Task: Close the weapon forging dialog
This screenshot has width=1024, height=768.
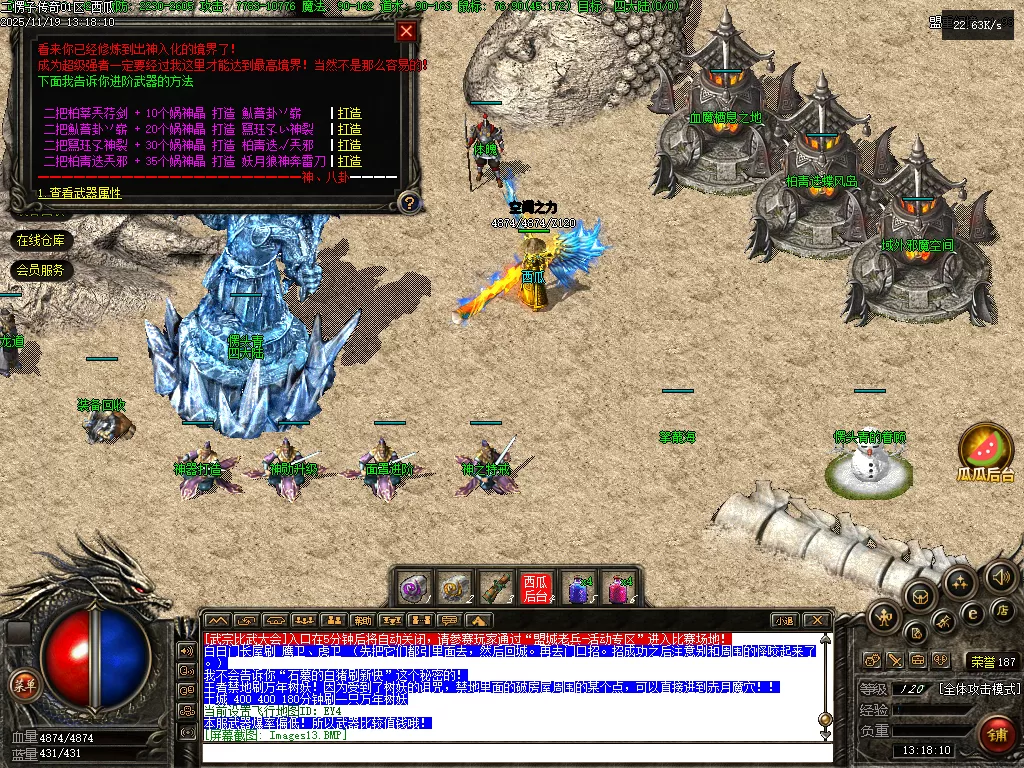Action: 406,31
